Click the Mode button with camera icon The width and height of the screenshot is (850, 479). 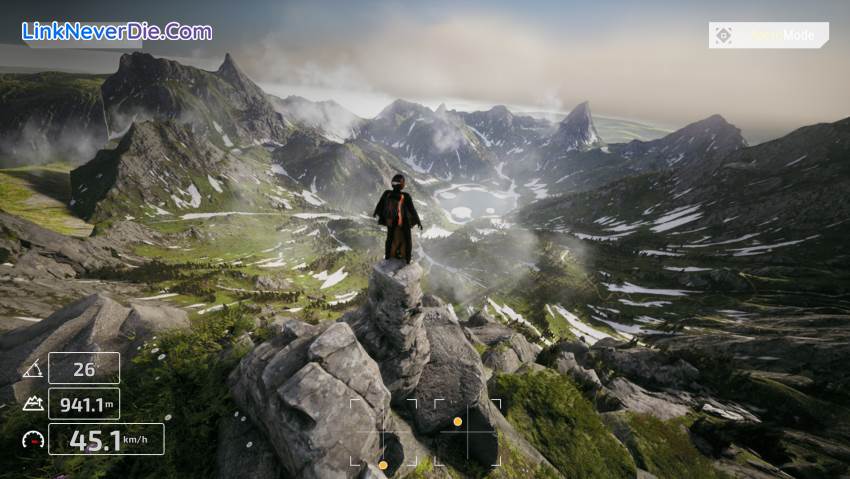(768, 36)
